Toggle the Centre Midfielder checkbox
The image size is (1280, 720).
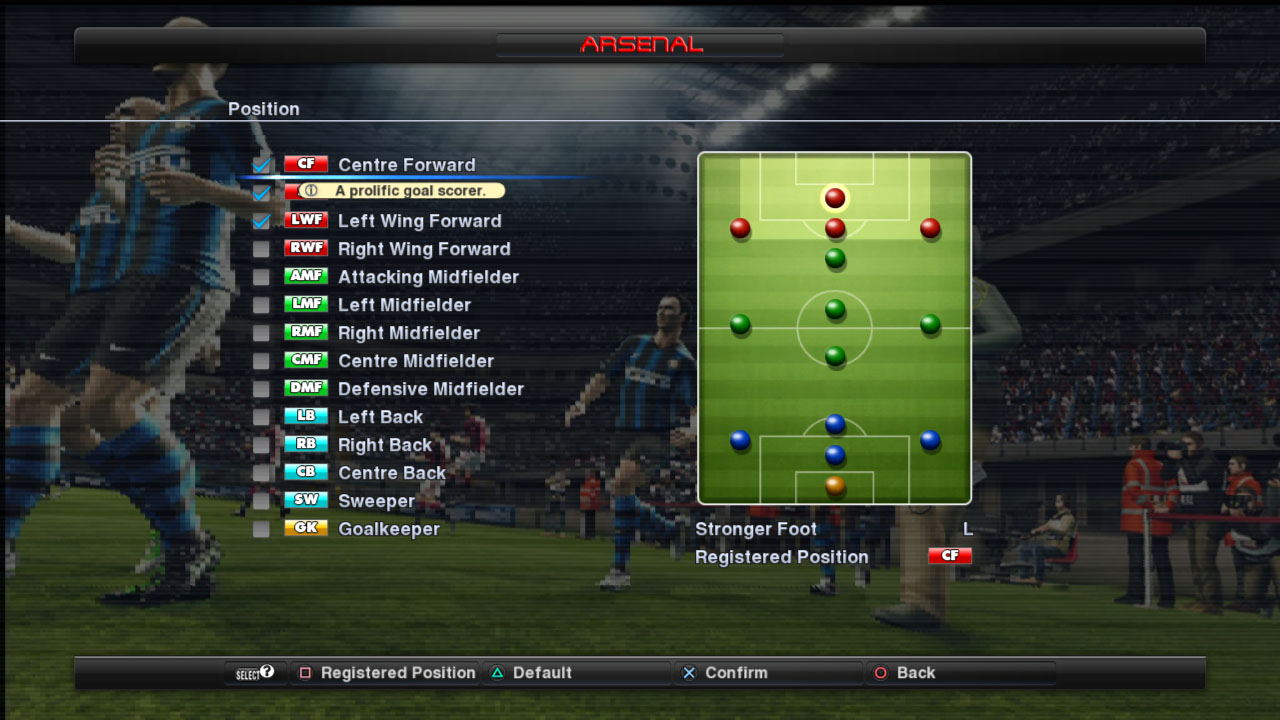(262, 360)
